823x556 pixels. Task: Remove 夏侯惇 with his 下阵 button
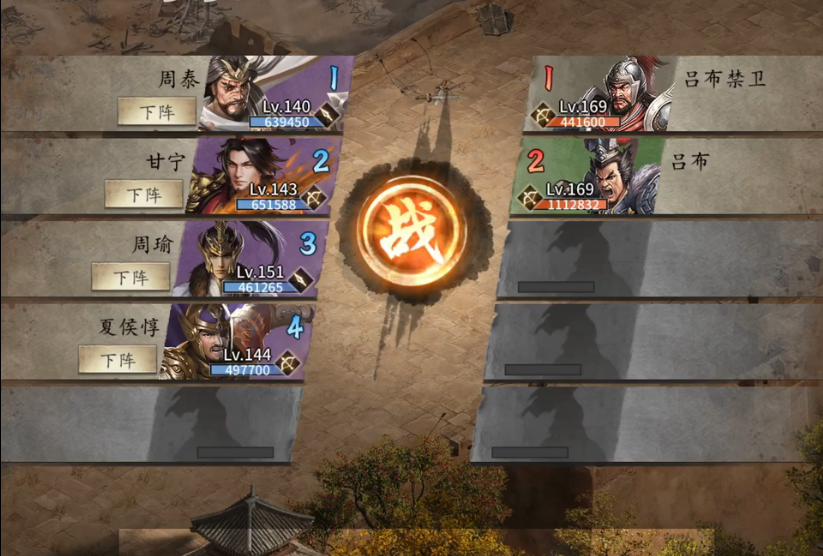pos(117,359)
